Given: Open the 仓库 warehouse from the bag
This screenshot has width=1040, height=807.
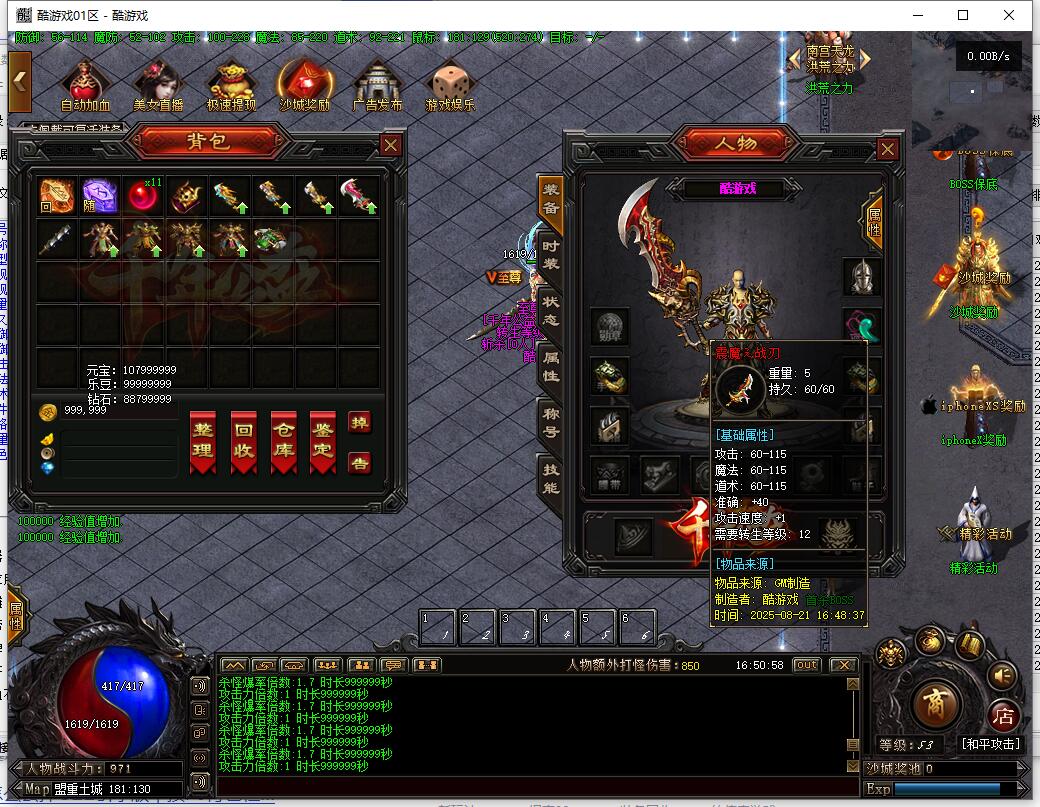Looking at the screenshot, I should click(x=283, y=441).
